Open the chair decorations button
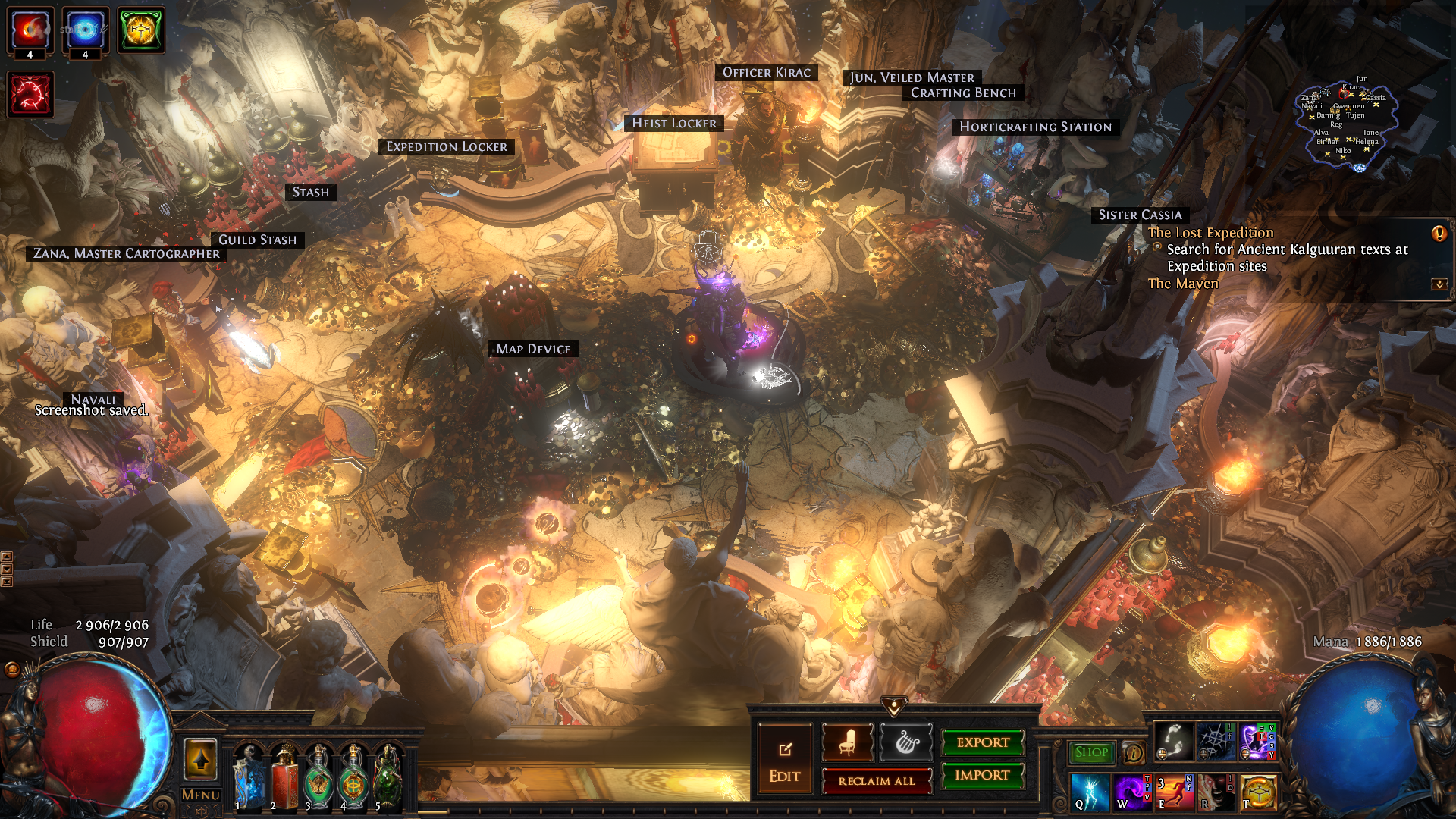This screenshot has height=819, width=1456. 847,742
